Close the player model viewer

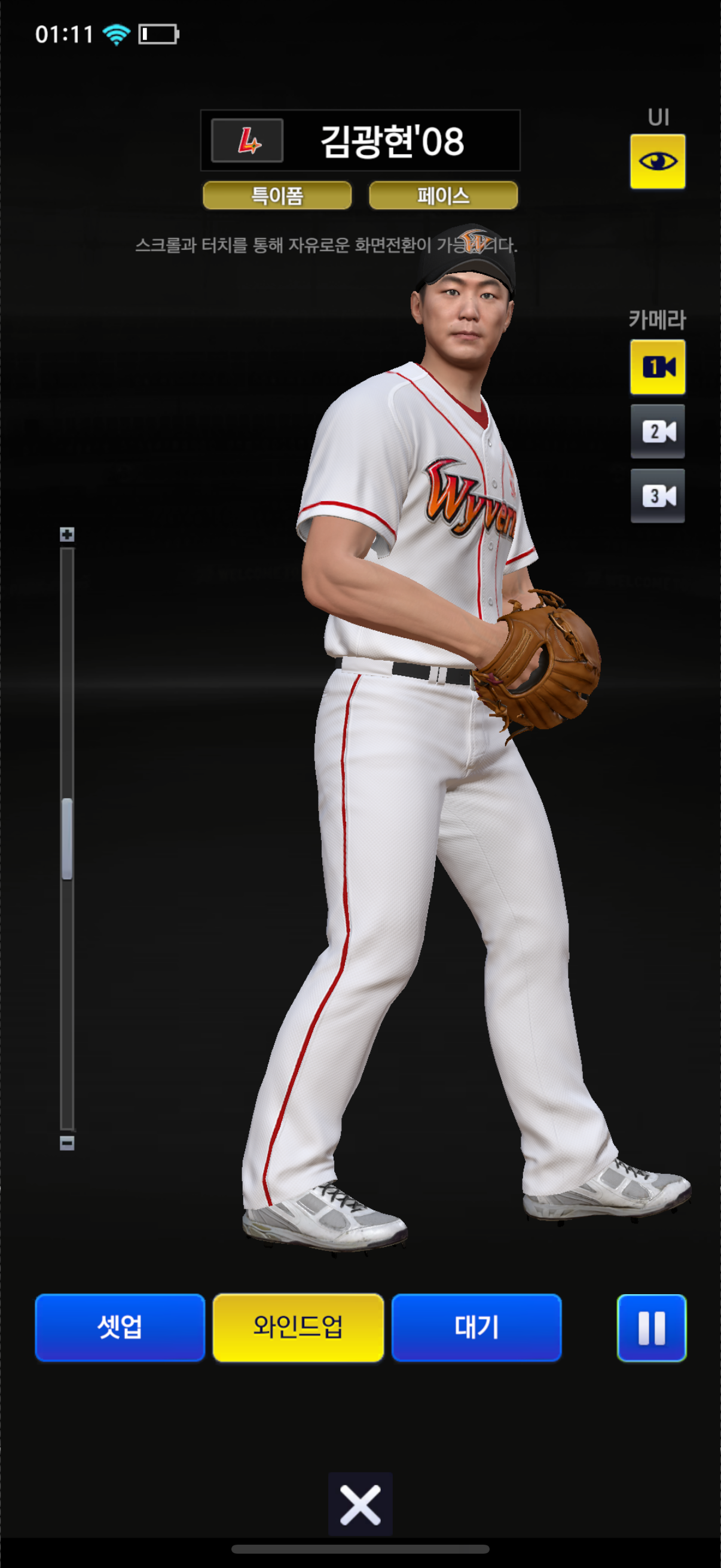[x=360, y=1505]
